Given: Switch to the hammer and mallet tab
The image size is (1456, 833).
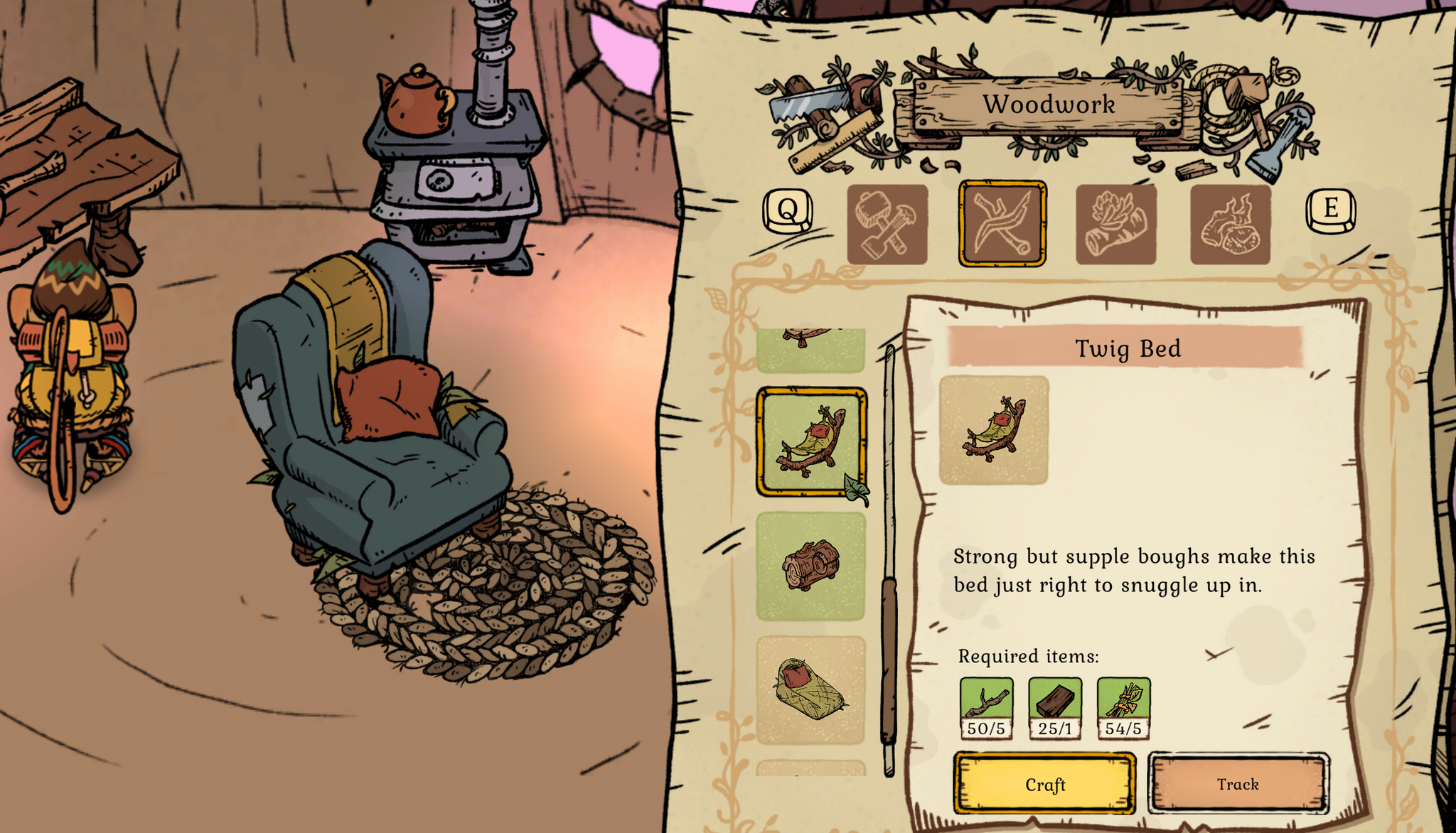Looking at the screenshot, I should point(887,225).
